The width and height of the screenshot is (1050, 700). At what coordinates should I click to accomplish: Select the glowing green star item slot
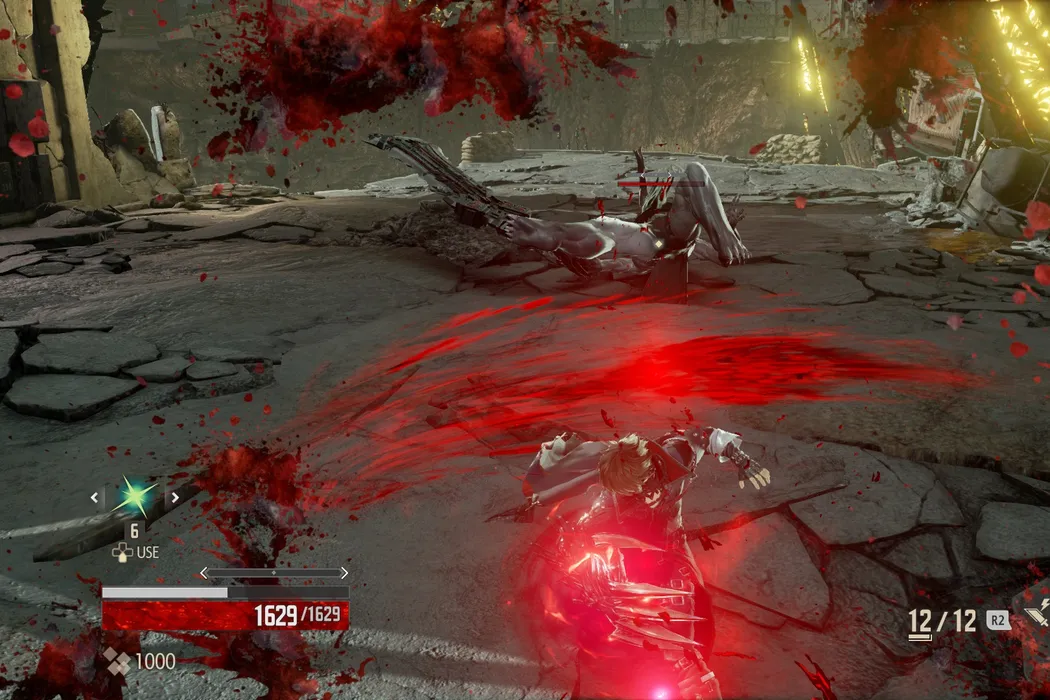coord(135,496)
